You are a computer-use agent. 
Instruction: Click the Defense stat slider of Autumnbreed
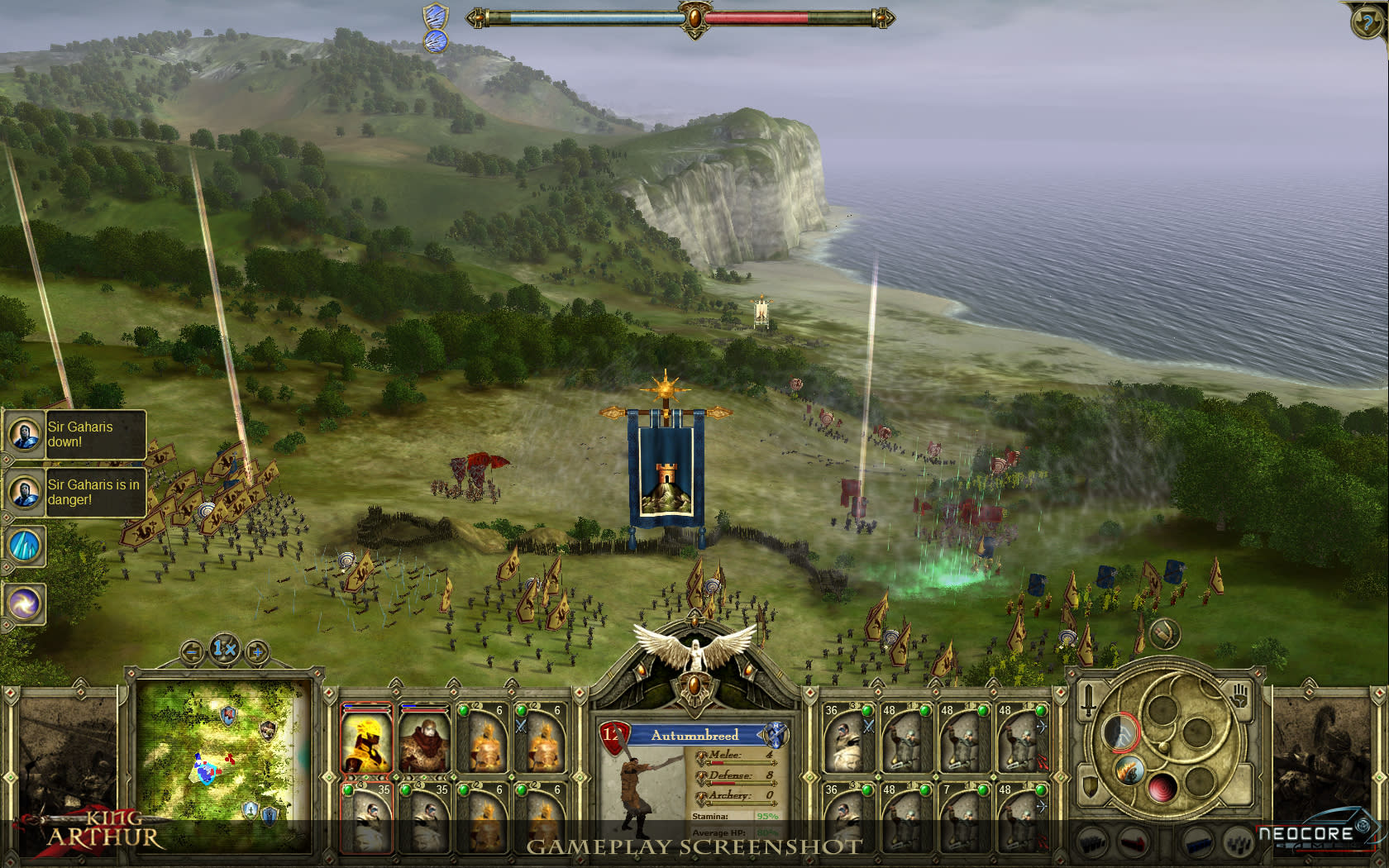tap(740, 783)
